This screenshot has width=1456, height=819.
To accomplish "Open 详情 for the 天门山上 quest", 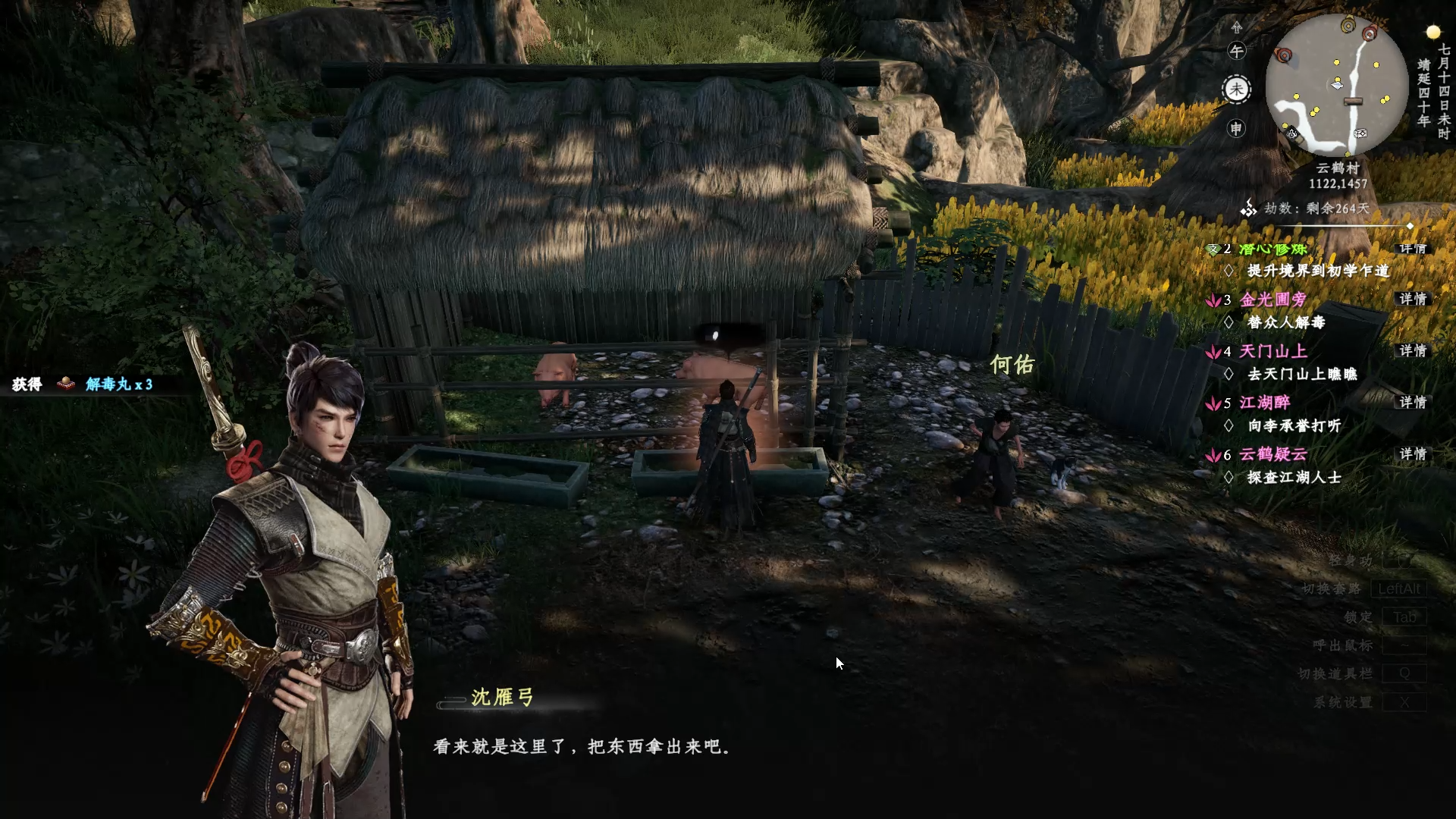I will coord(1413,351).
